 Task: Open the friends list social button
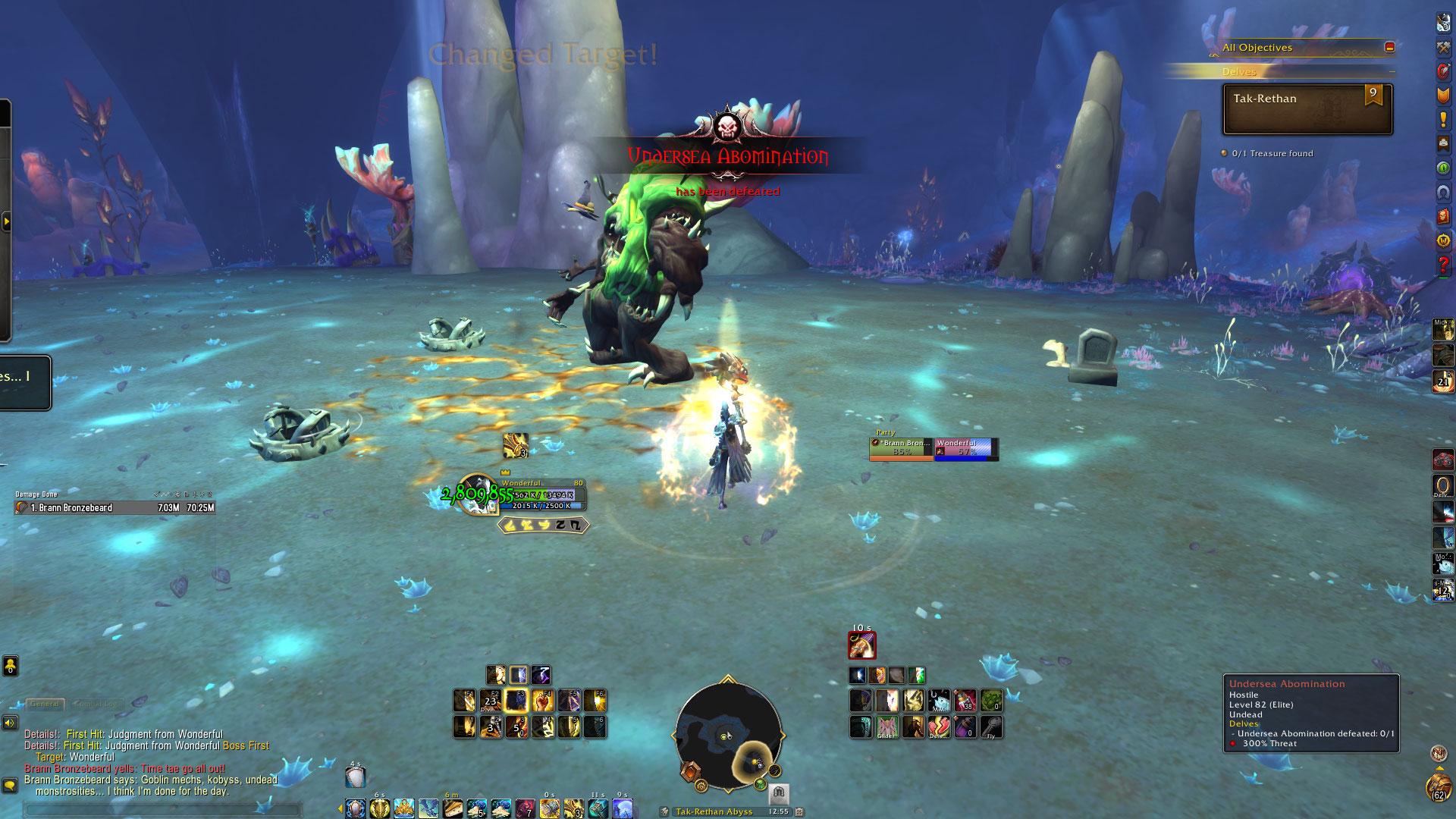pos(10,666)
